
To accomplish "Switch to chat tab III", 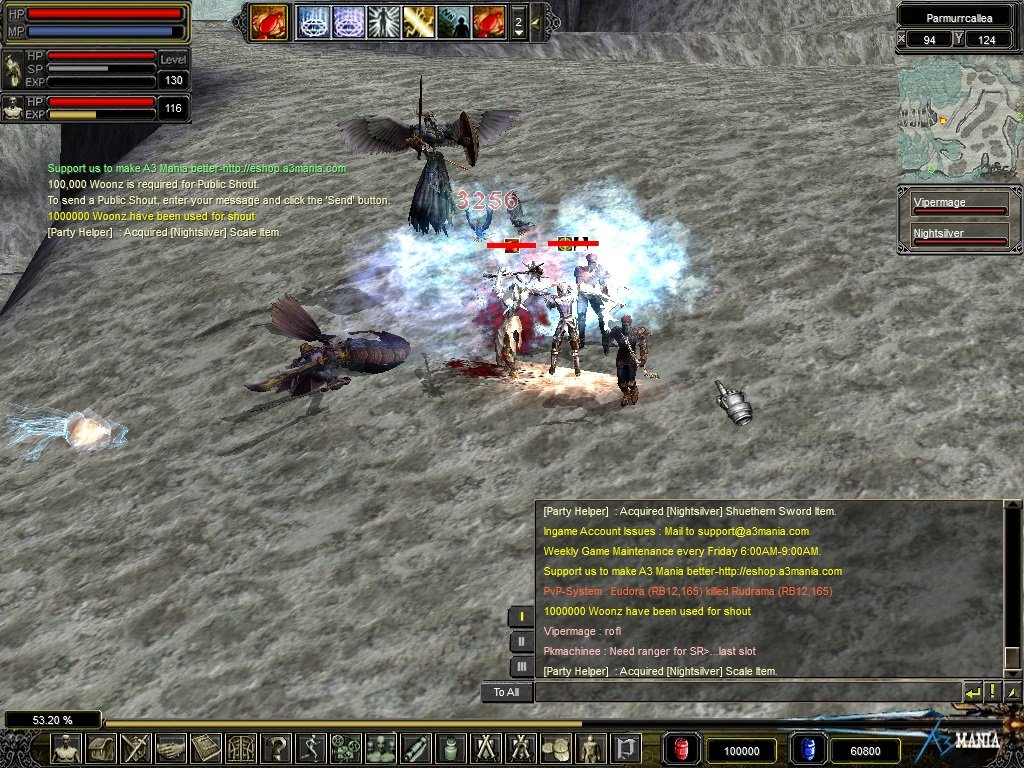I will coord(521,666).
